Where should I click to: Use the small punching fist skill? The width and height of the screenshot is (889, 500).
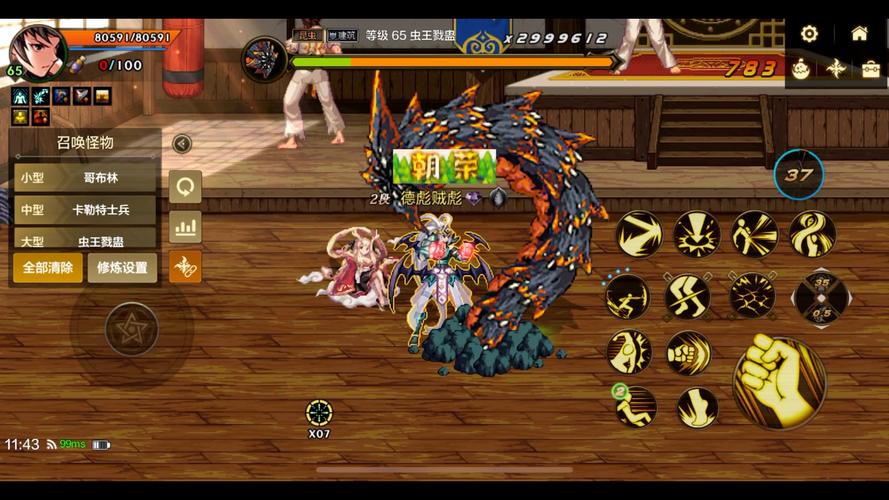[689, 353]
